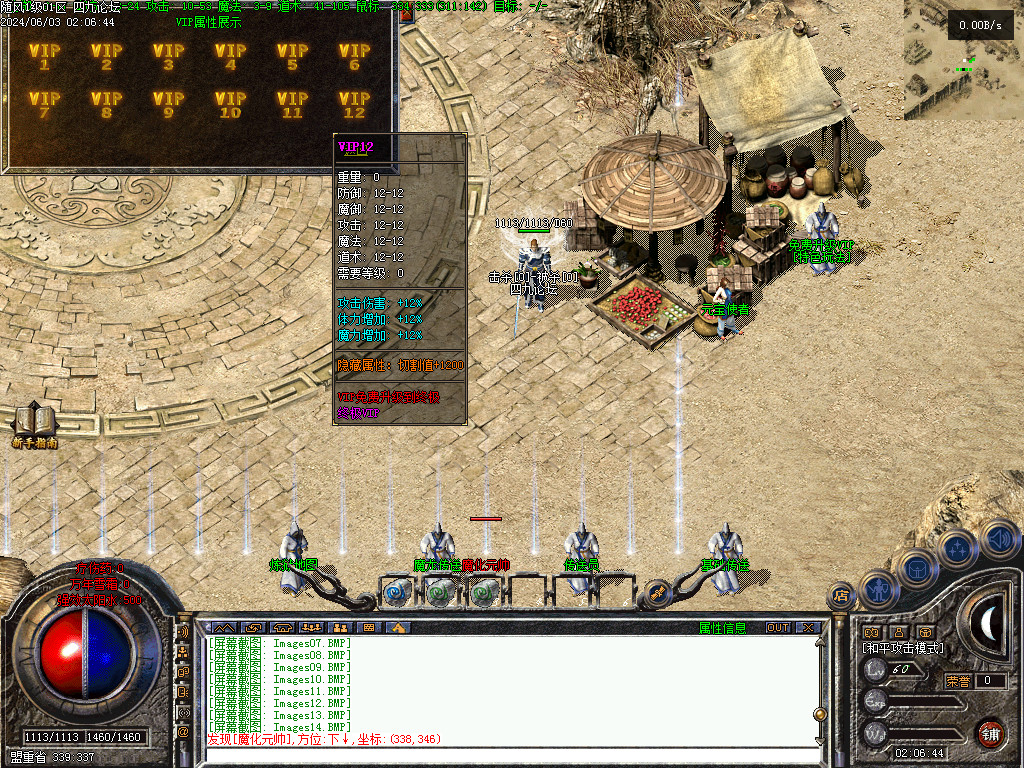Open the 属性信息 attribute info
Viewport: 1024px width, 768px height.
[722, 628]
